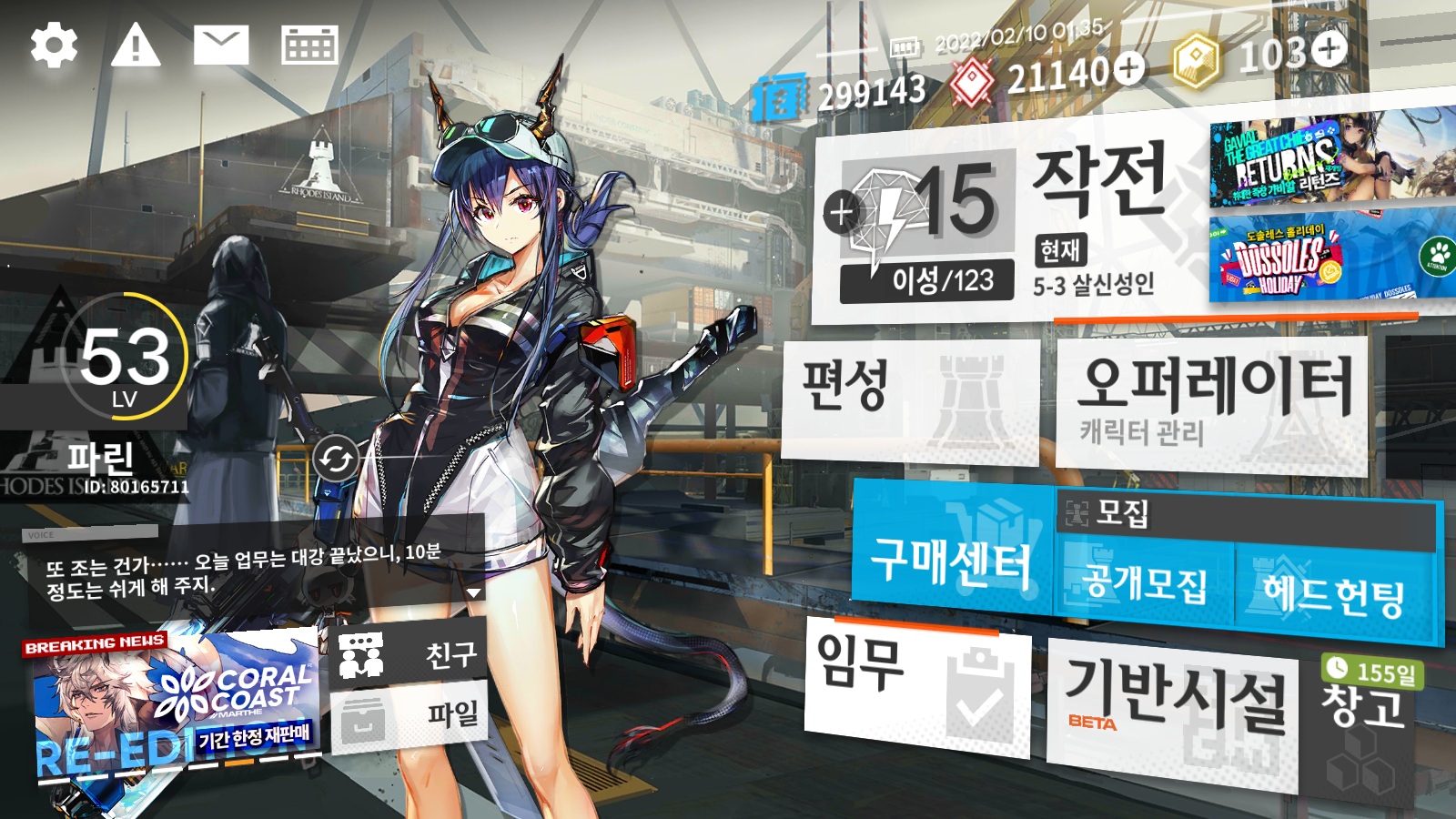Add more Orundum with the plus button
The width and height of the screenshot is (1456, 819).
pyautogui.click(x=1129, y=68)
